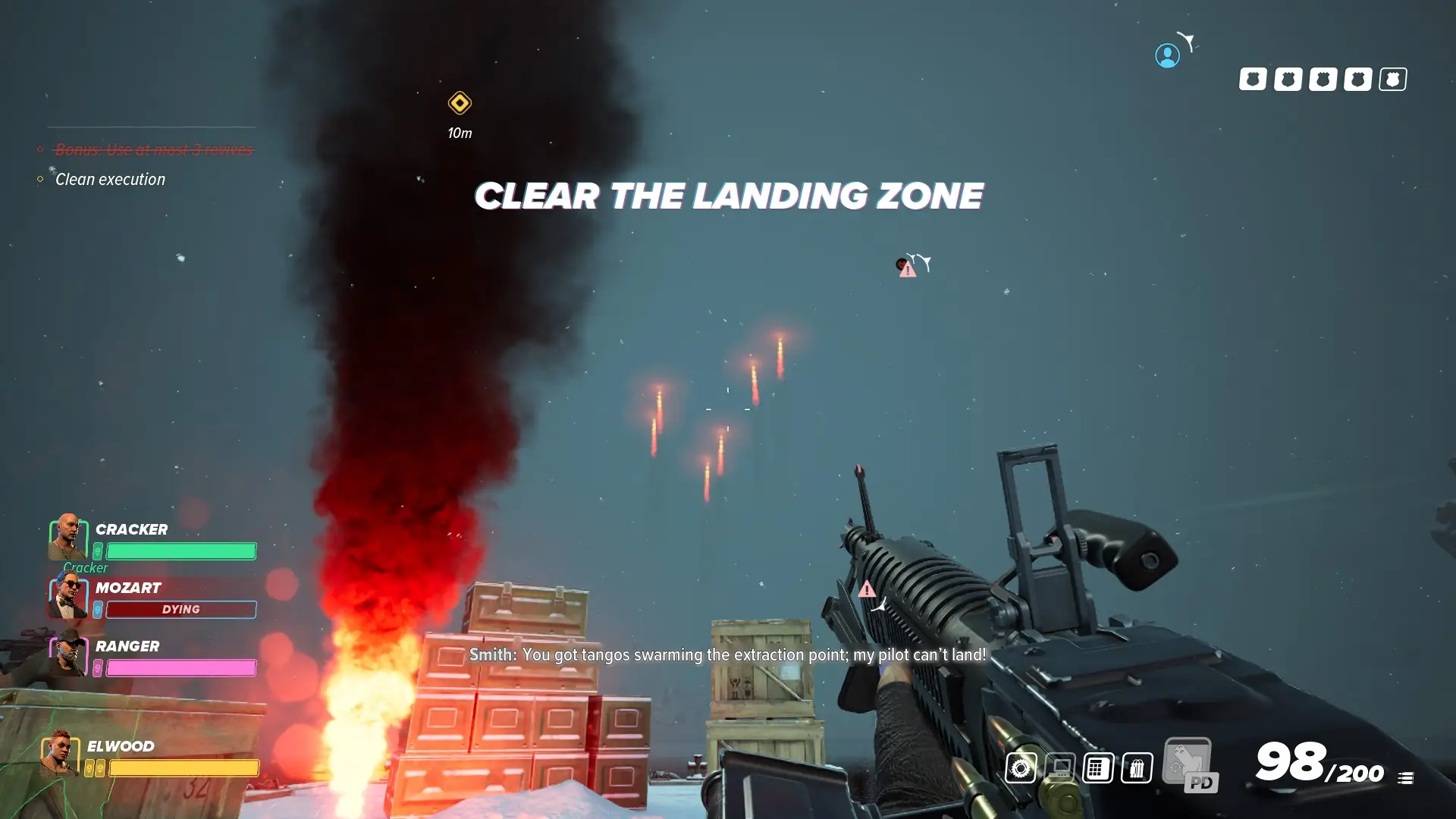The image size is (1456, 819).
Task: Click Elwood's player portrait
Action: coord(60,753)
